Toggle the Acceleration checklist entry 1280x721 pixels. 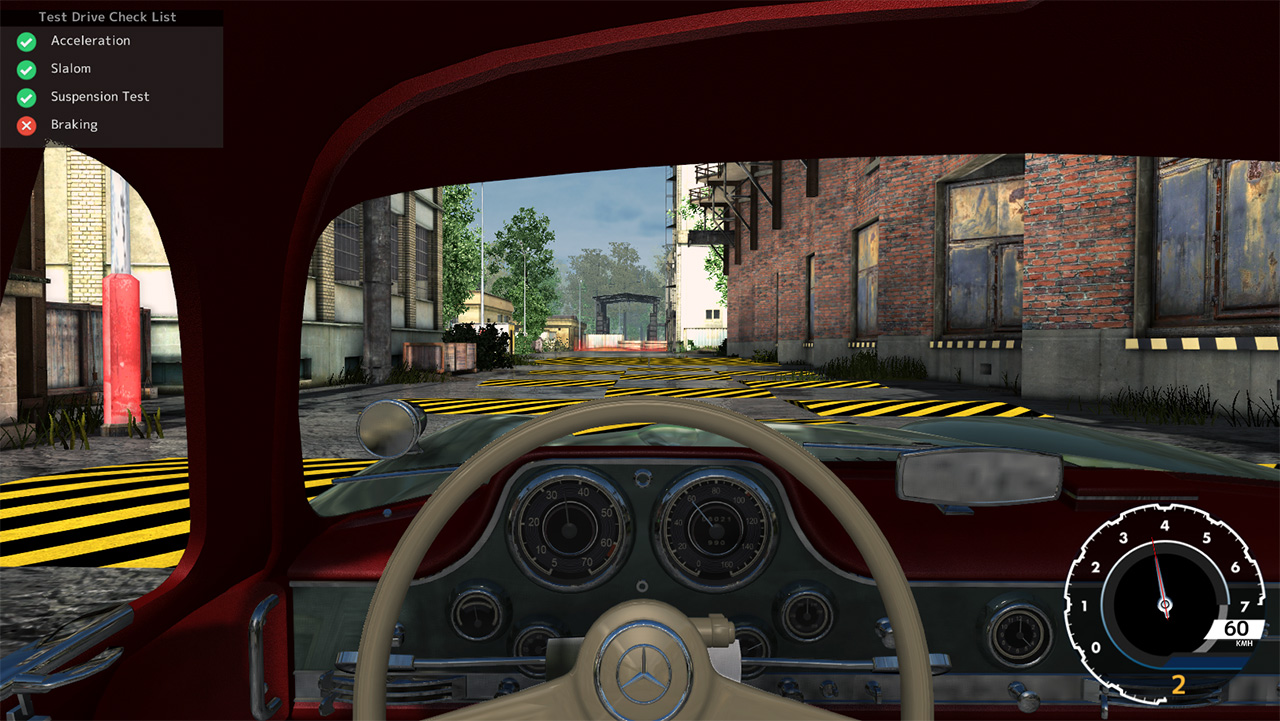(90, 41)
